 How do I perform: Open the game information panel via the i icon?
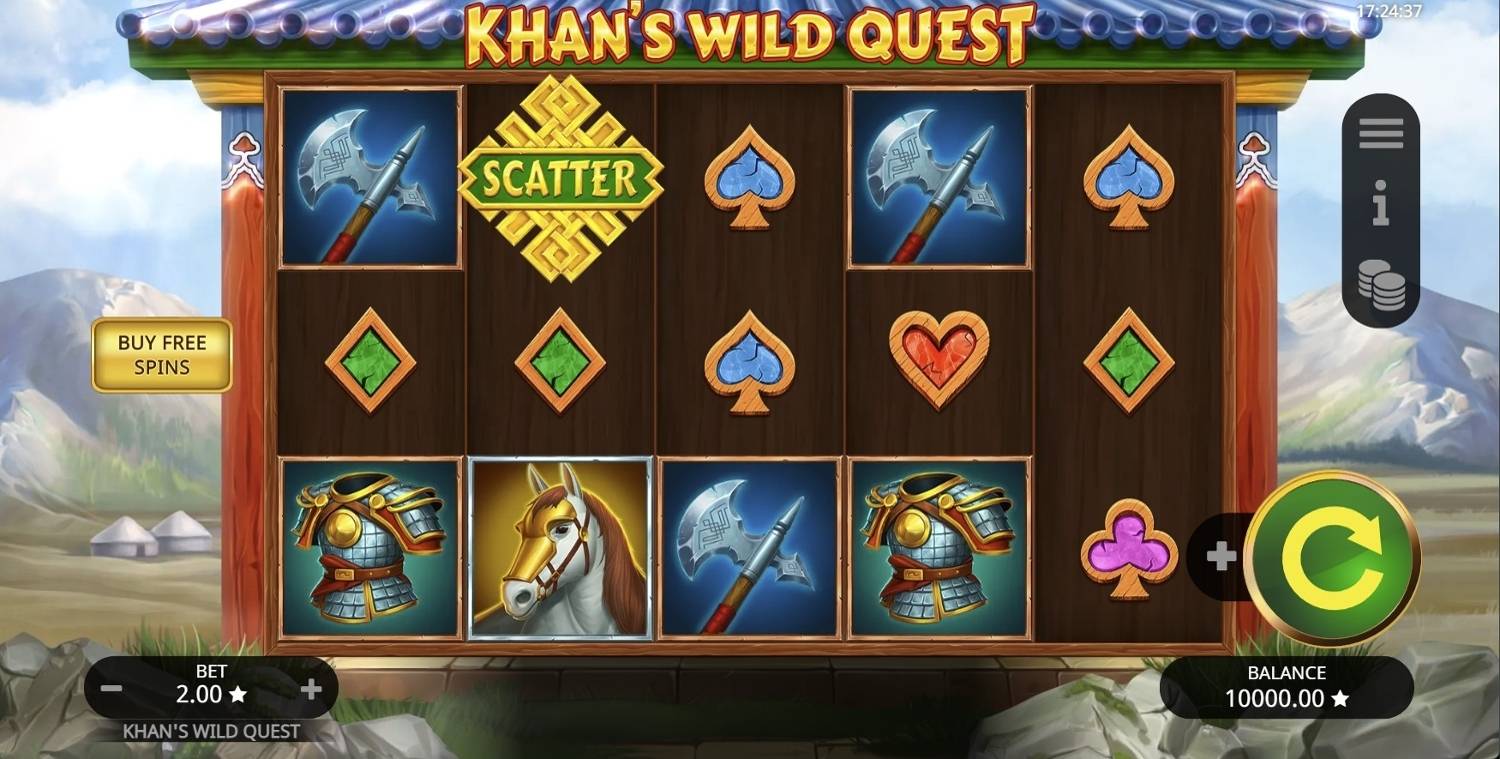[1381, 207]
